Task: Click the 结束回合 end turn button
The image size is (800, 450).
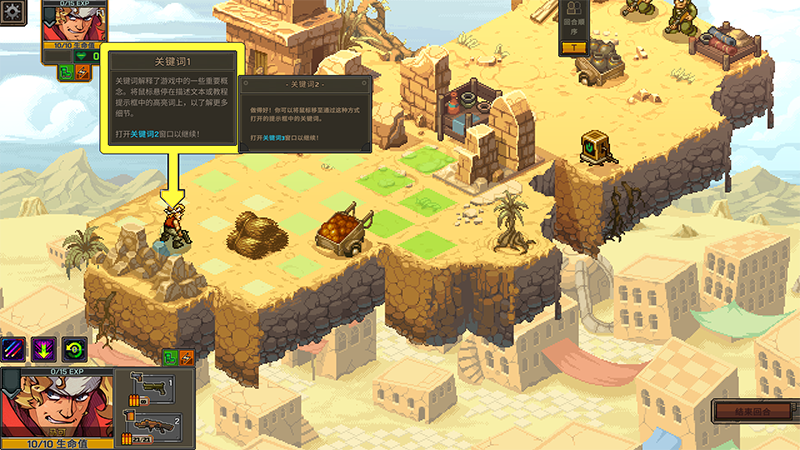Action: click(754, 411)
